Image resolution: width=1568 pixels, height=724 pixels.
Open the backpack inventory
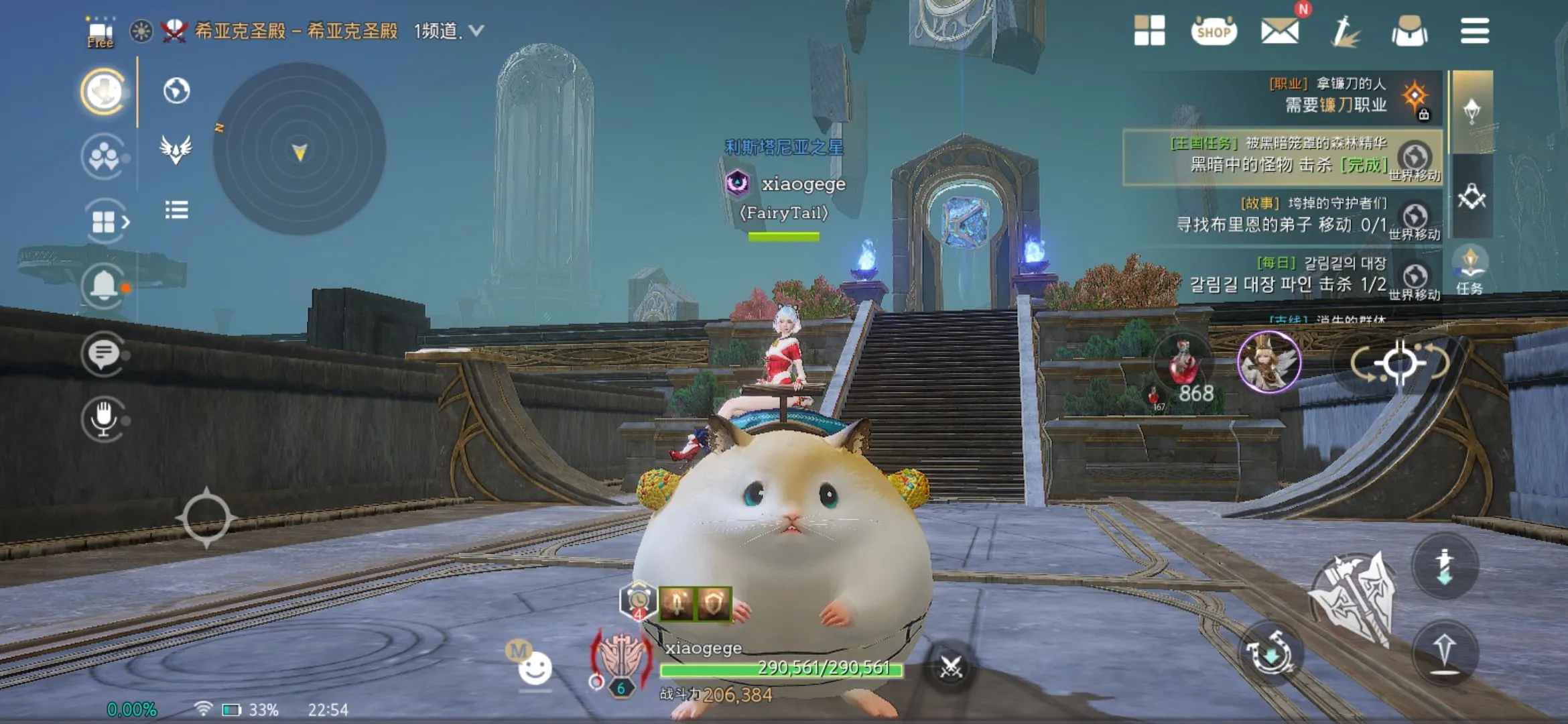1409,31
